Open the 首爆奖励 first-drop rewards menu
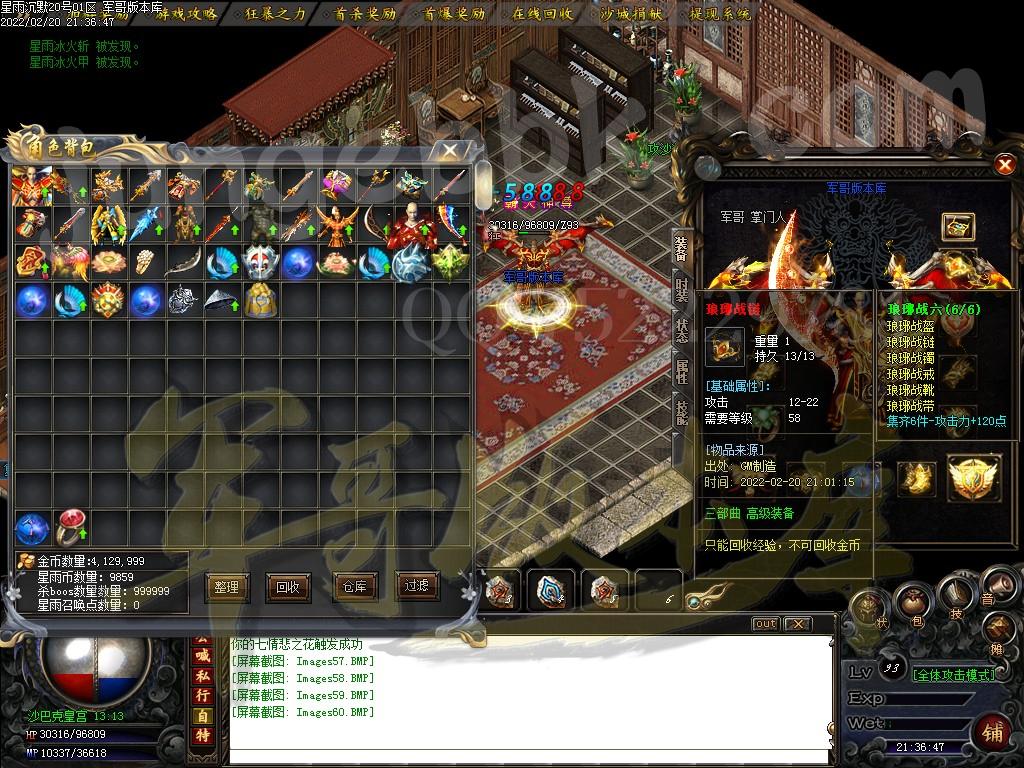Screen dimensions: 1024x768 point(454,14)
